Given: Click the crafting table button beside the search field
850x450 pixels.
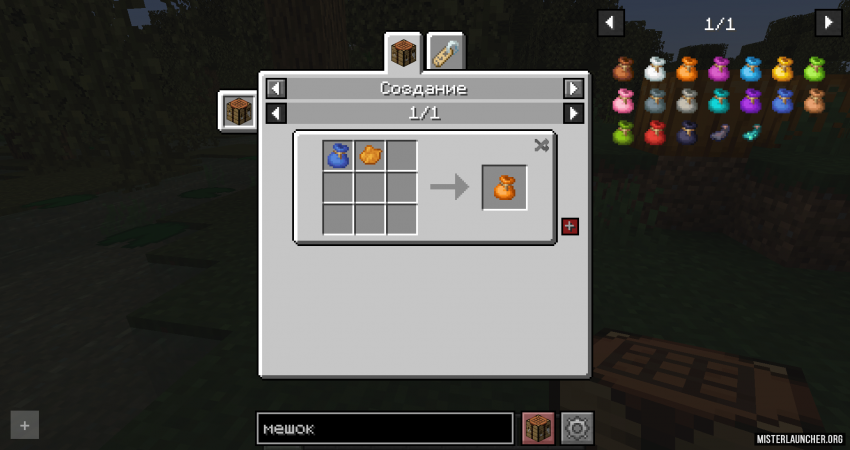Looking at the screenshot, I should [x=539, y=428].
